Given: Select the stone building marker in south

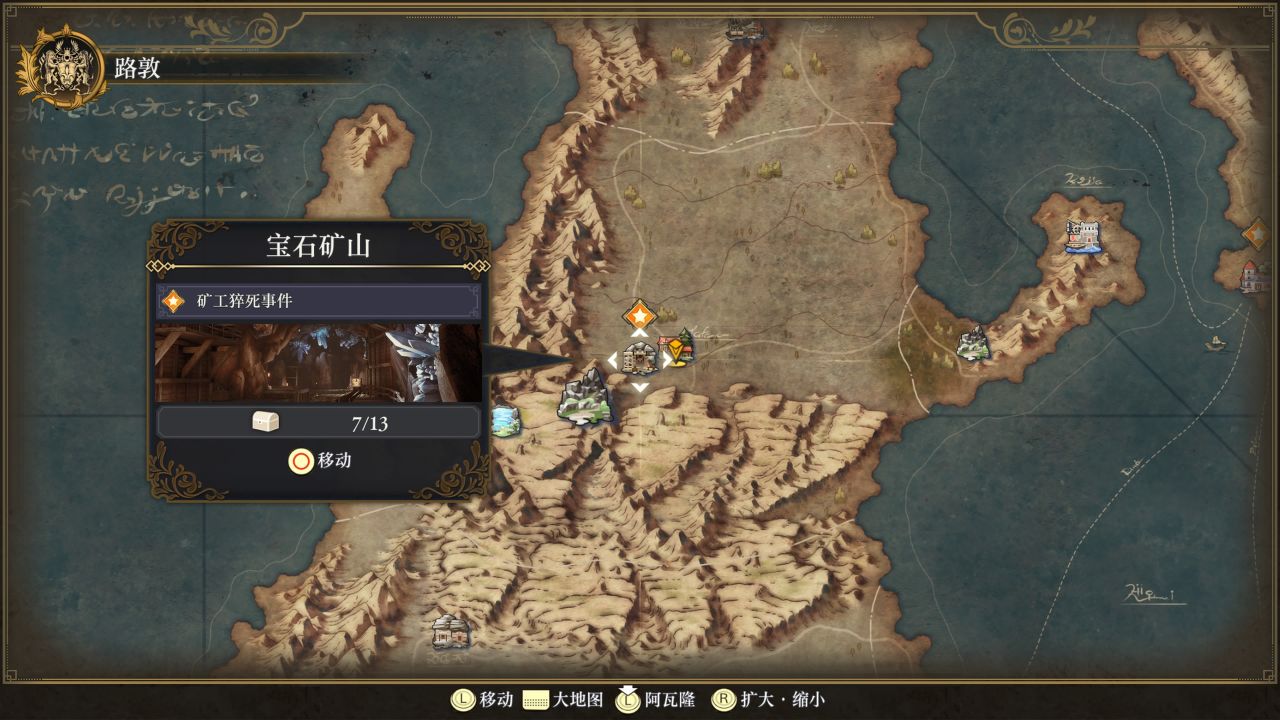Looking at the screenshot, I should pyautogui.click(x=451, y=630).
